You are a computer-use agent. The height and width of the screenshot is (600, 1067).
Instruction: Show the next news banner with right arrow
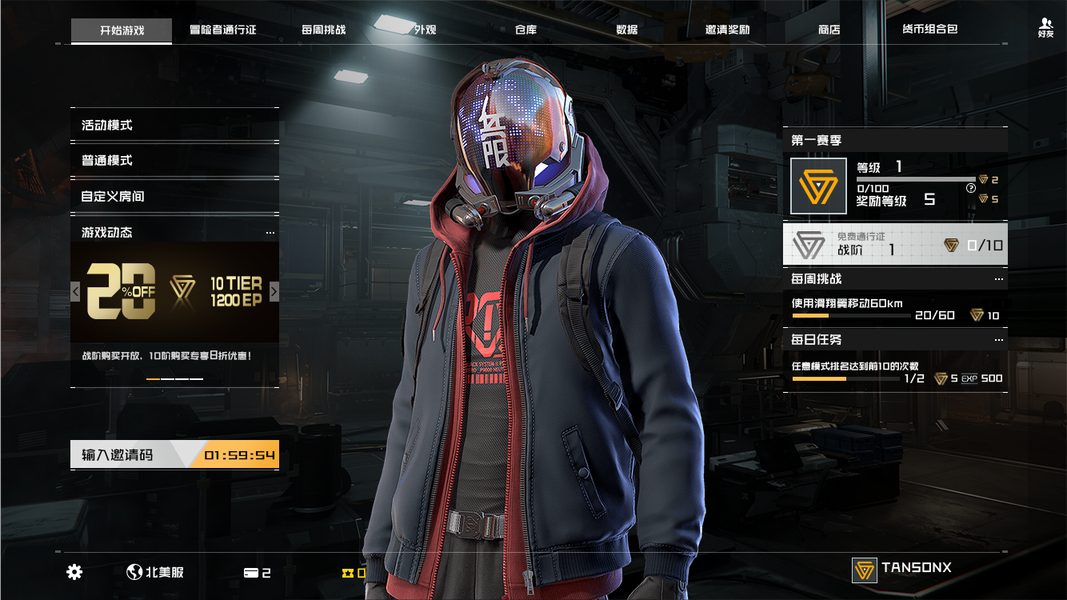[x=274, y=292]
